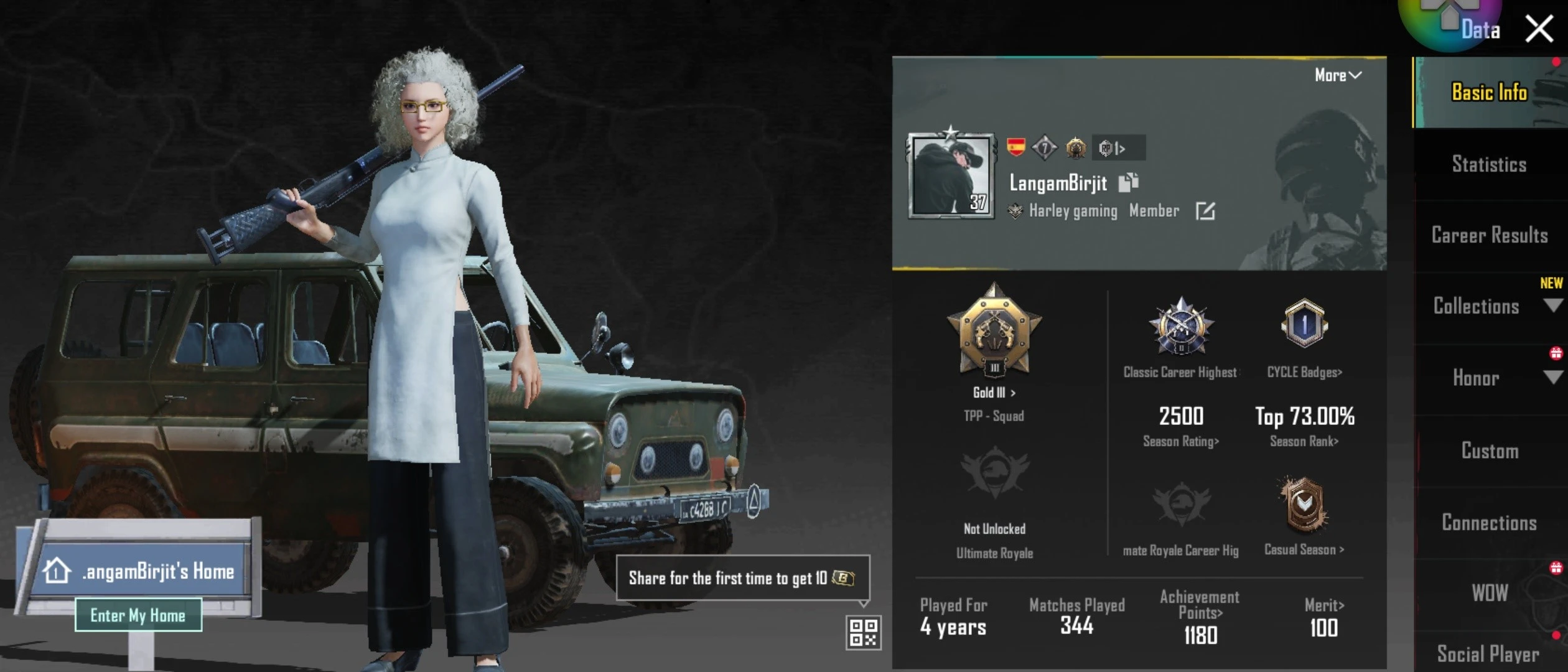Viewport: 1568px width, 672px height.
Task: Open the Career Results tab
Action: 1490,236
